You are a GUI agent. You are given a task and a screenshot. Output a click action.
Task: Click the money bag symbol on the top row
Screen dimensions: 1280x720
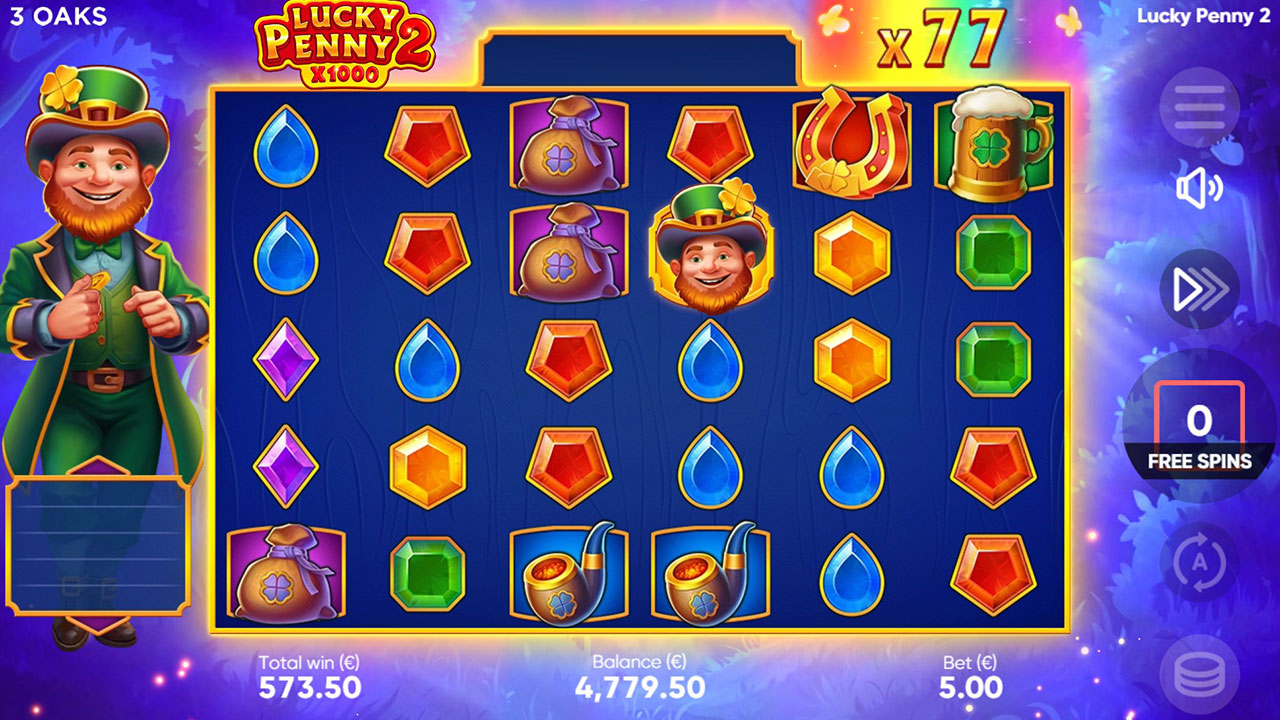click(x=570, y=145)
